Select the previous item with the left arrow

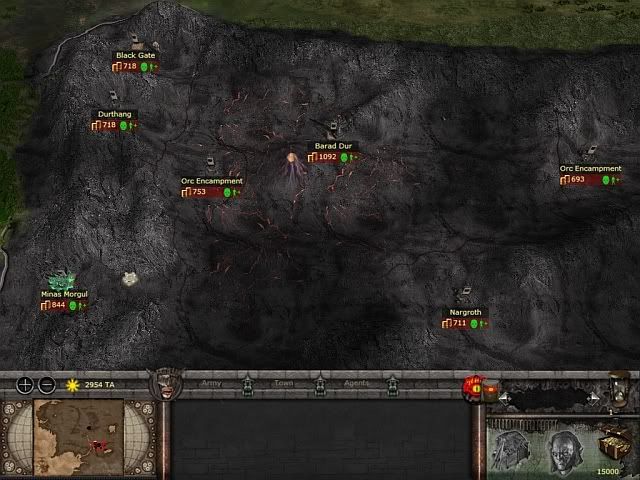click(x=504, y=397)
